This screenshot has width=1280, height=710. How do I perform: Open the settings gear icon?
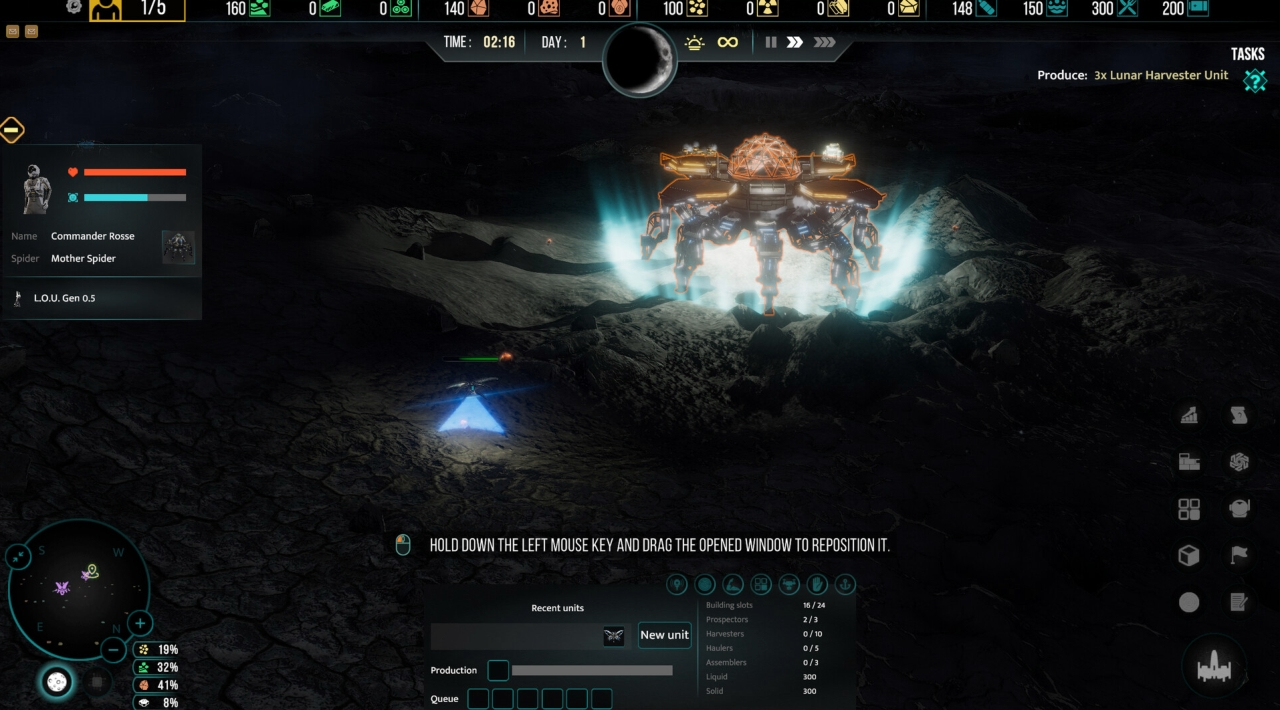74,7
